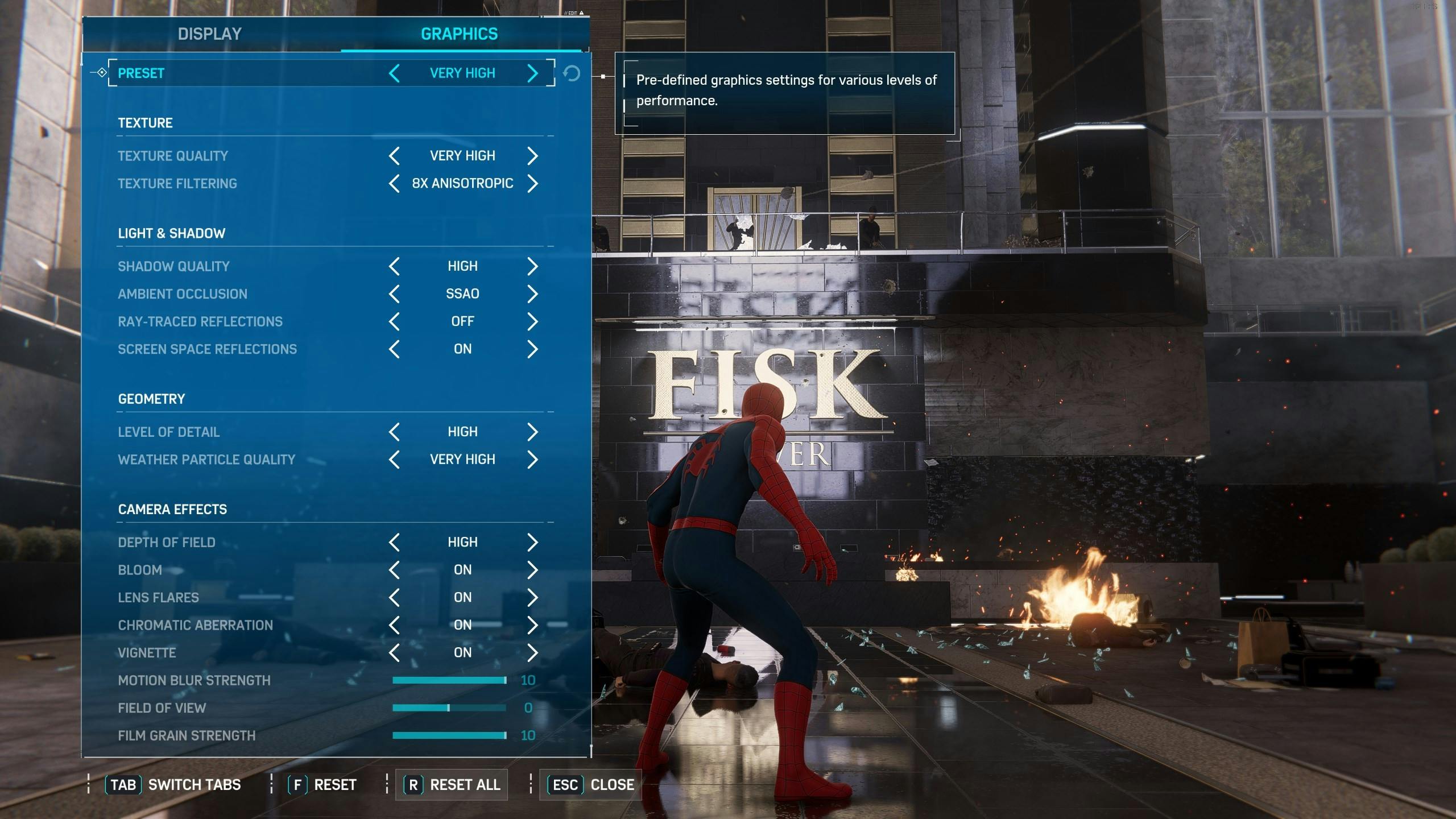Toggle Bloom with its right arrow

pos(532,570)
